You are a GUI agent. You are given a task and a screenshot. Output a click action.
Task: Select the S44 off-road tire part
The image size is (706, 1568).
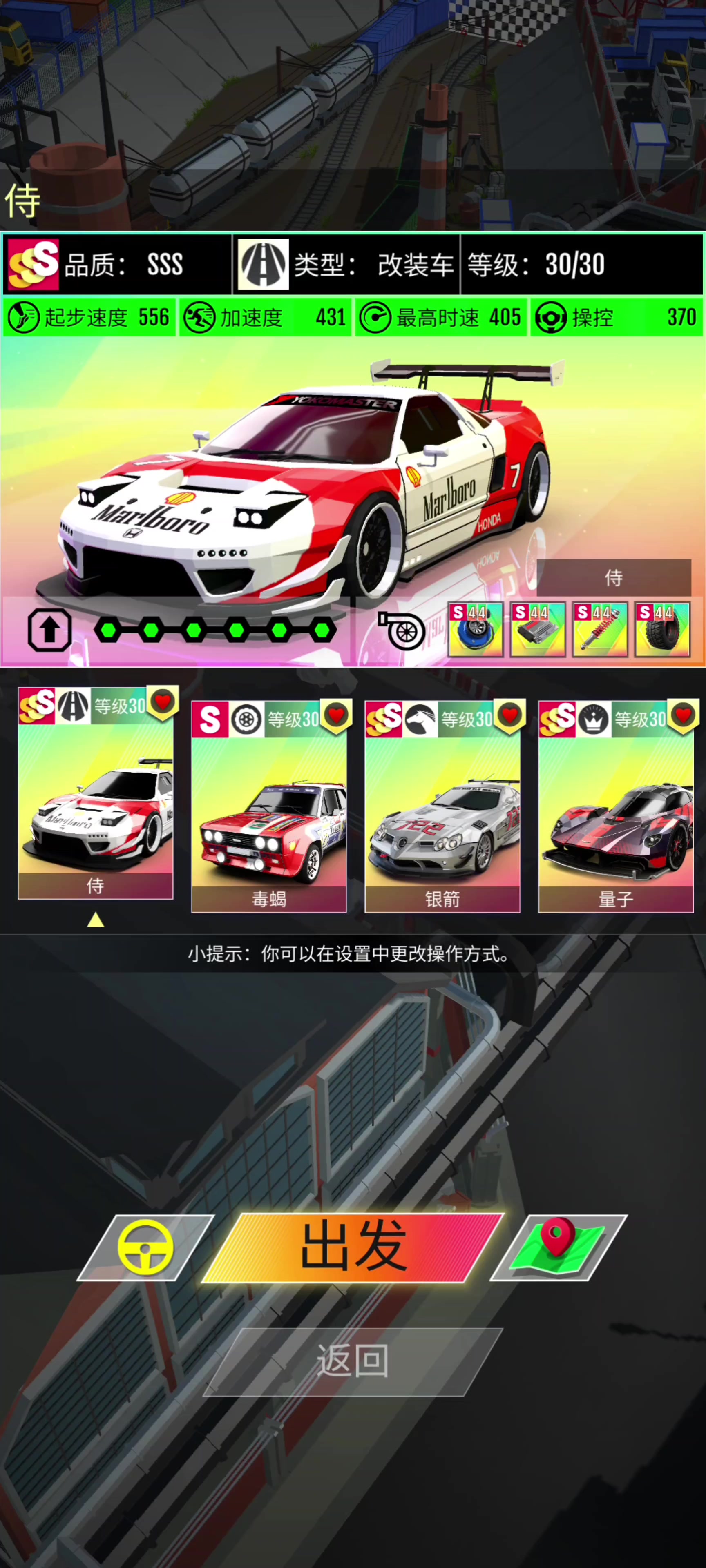tap(664, 630)
